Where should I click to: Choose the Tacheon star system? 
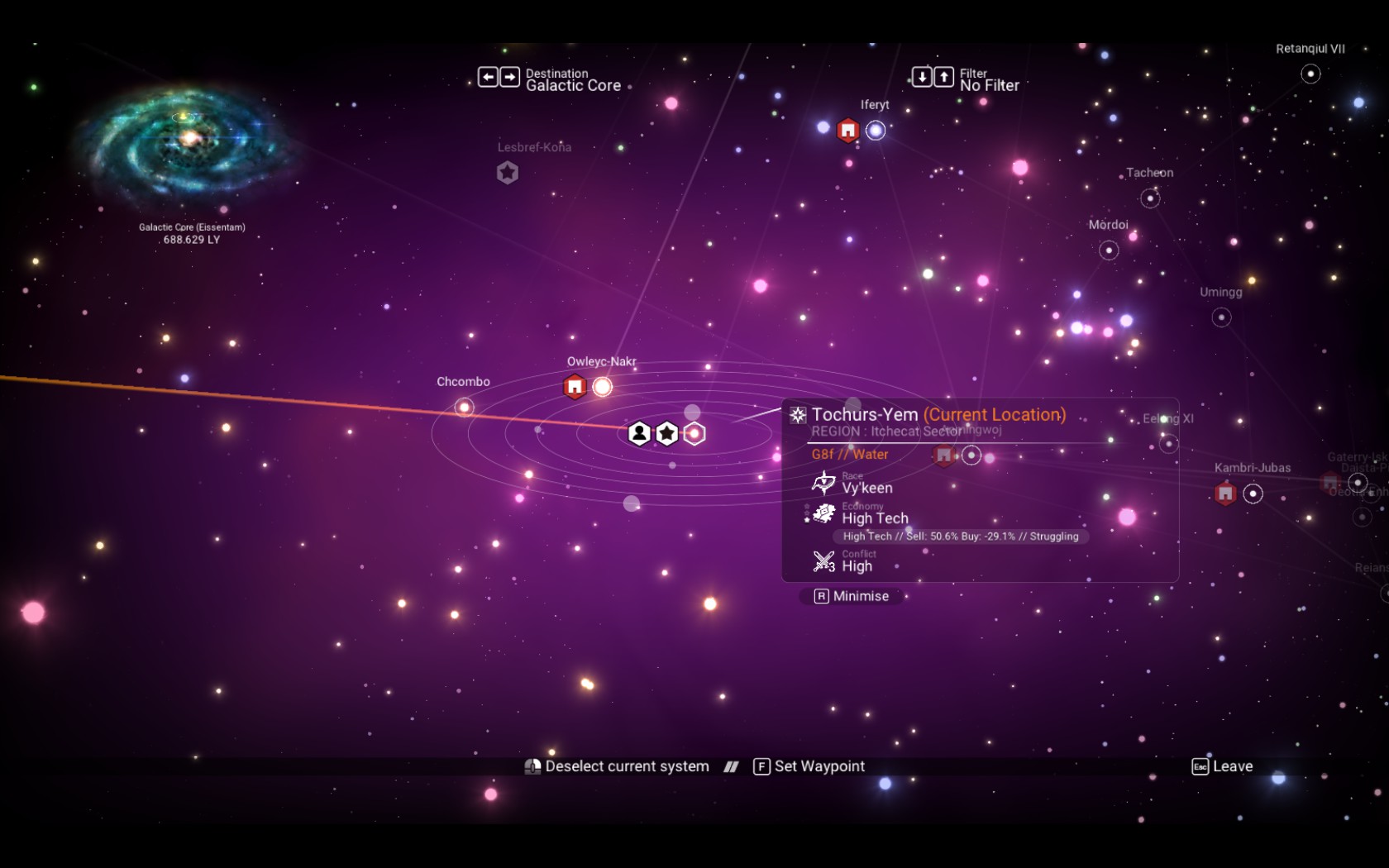(x=1150, y=198)
